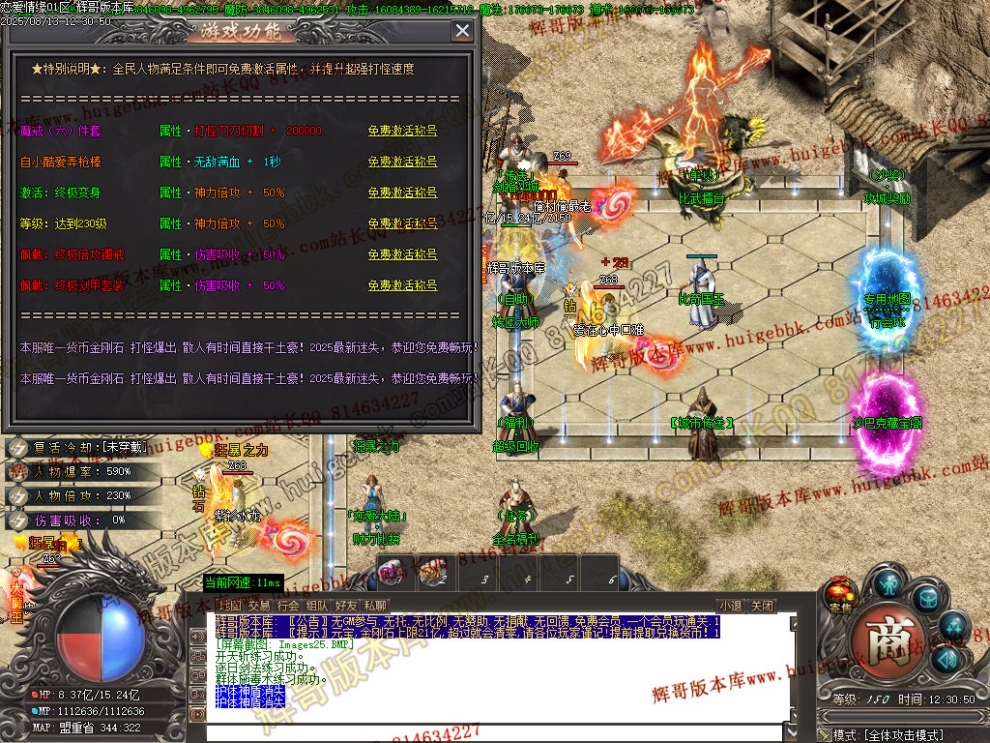Show the 好友 friends tab
Viewport: 990px width, 743px height.
pos(347,606)
